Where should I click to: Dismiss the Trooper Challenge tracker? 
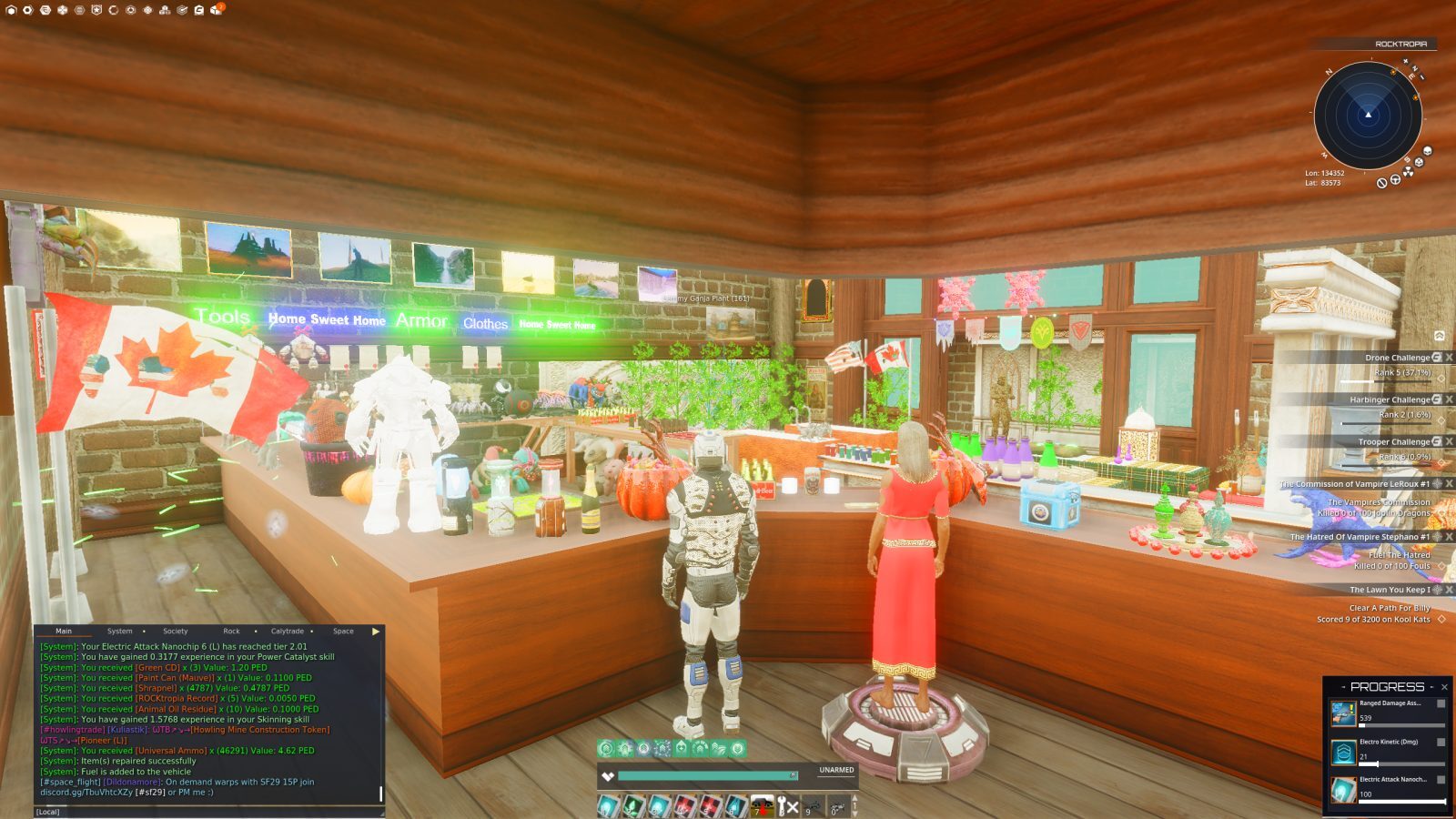point(1450,441)
